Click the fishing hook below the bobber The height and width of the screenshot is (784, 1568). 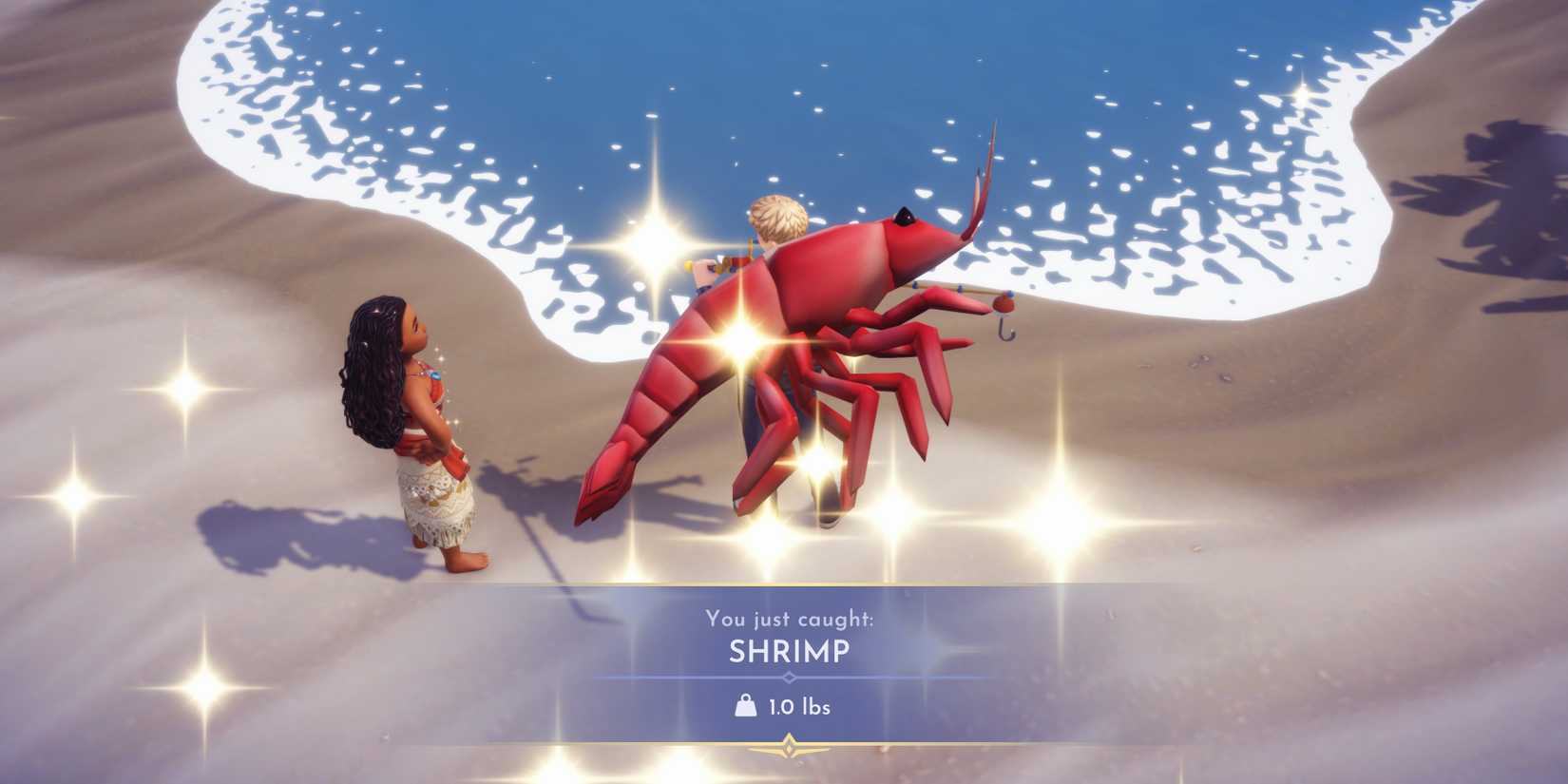pyautogui.click(x=1004, y=333)
